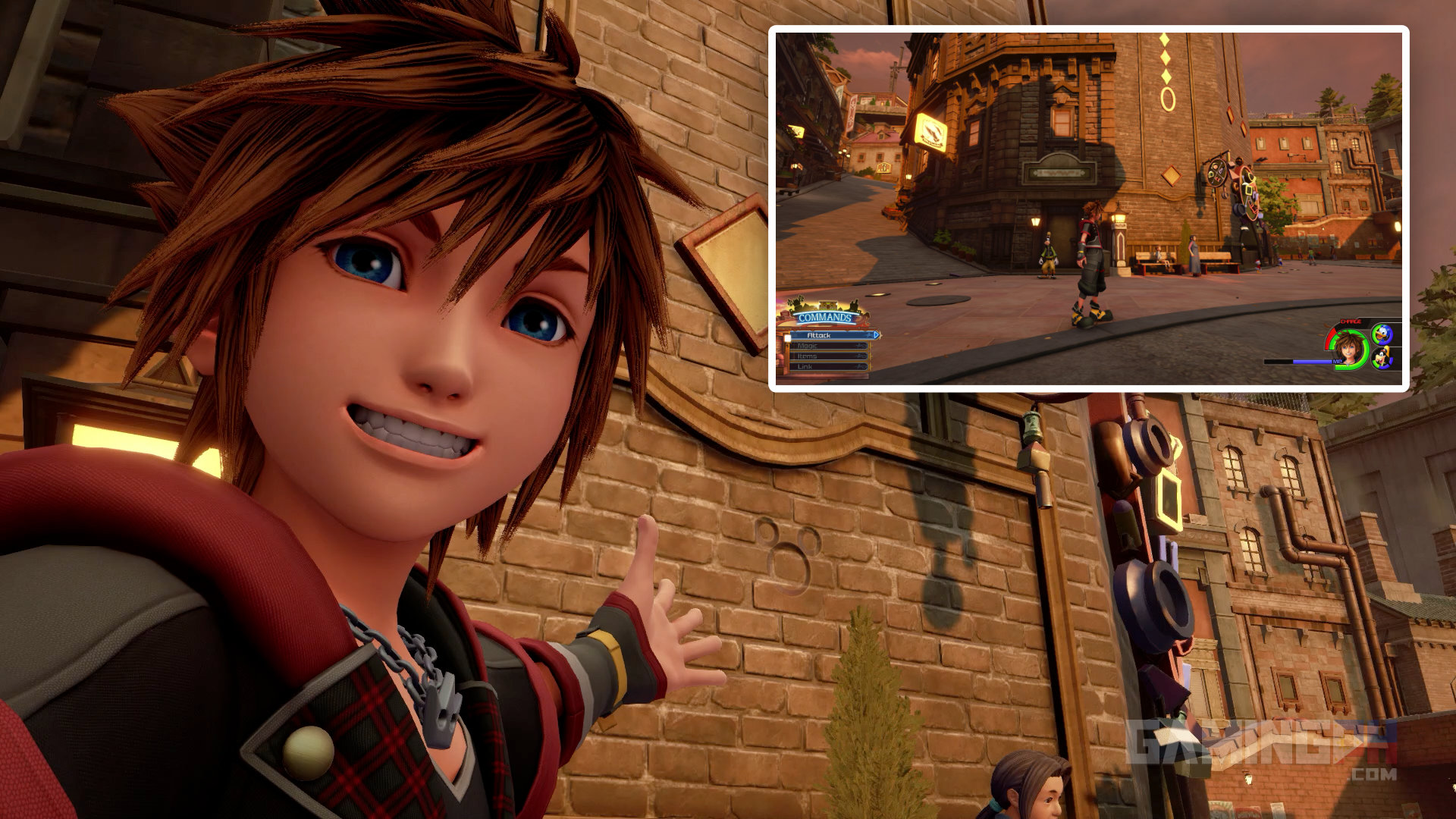
Task: Click the shortcut icon on the Link row
Action: tap(861, 367)
